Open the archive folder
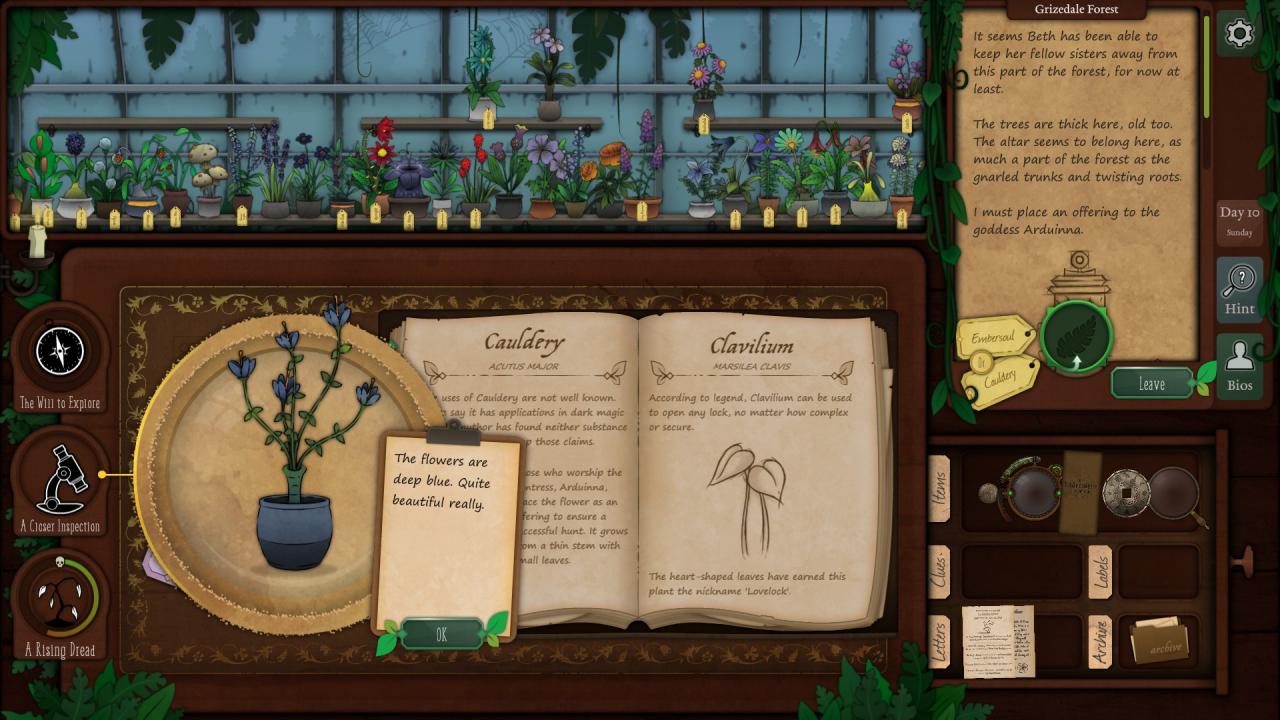 point(1158,641)
